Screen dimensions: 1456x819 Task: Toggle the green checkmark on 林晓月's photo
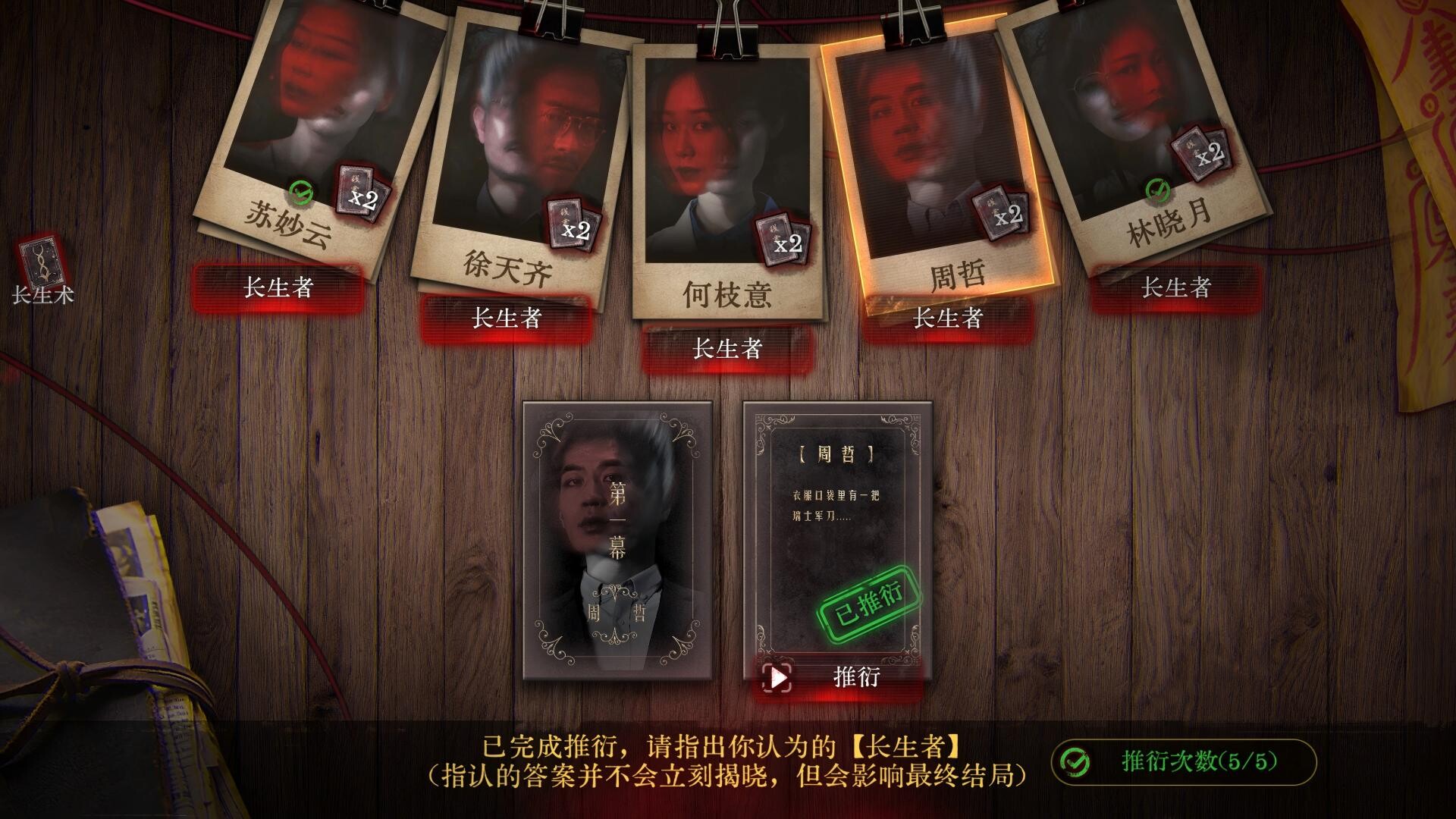click(1156, 187)
